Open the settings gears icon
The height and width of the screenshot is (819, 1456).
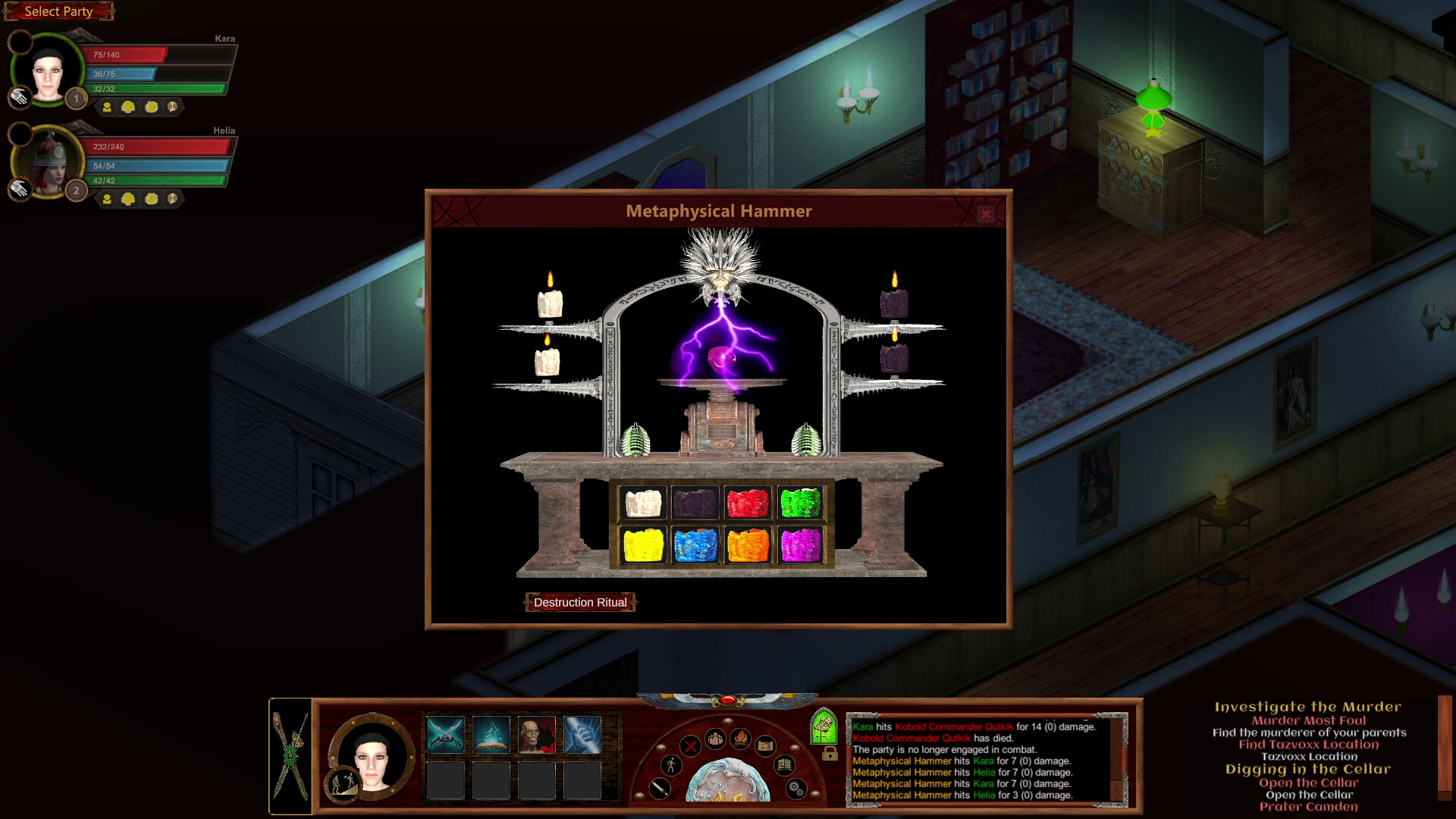795,789
